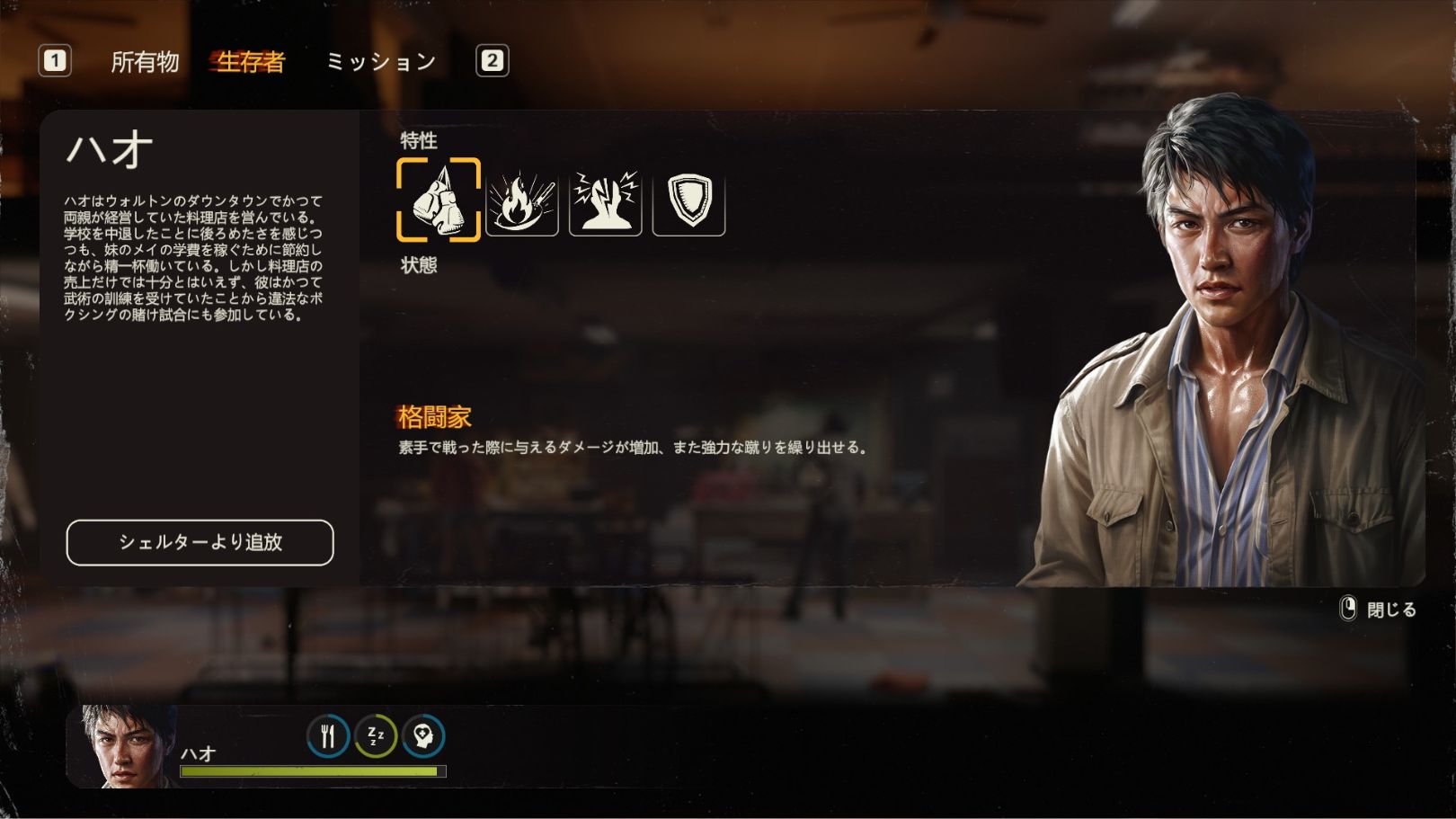Open the head with plus mental status icon
Viewport: 1456px width, 819px height.
pyautogui.click(x=423, y=737)
